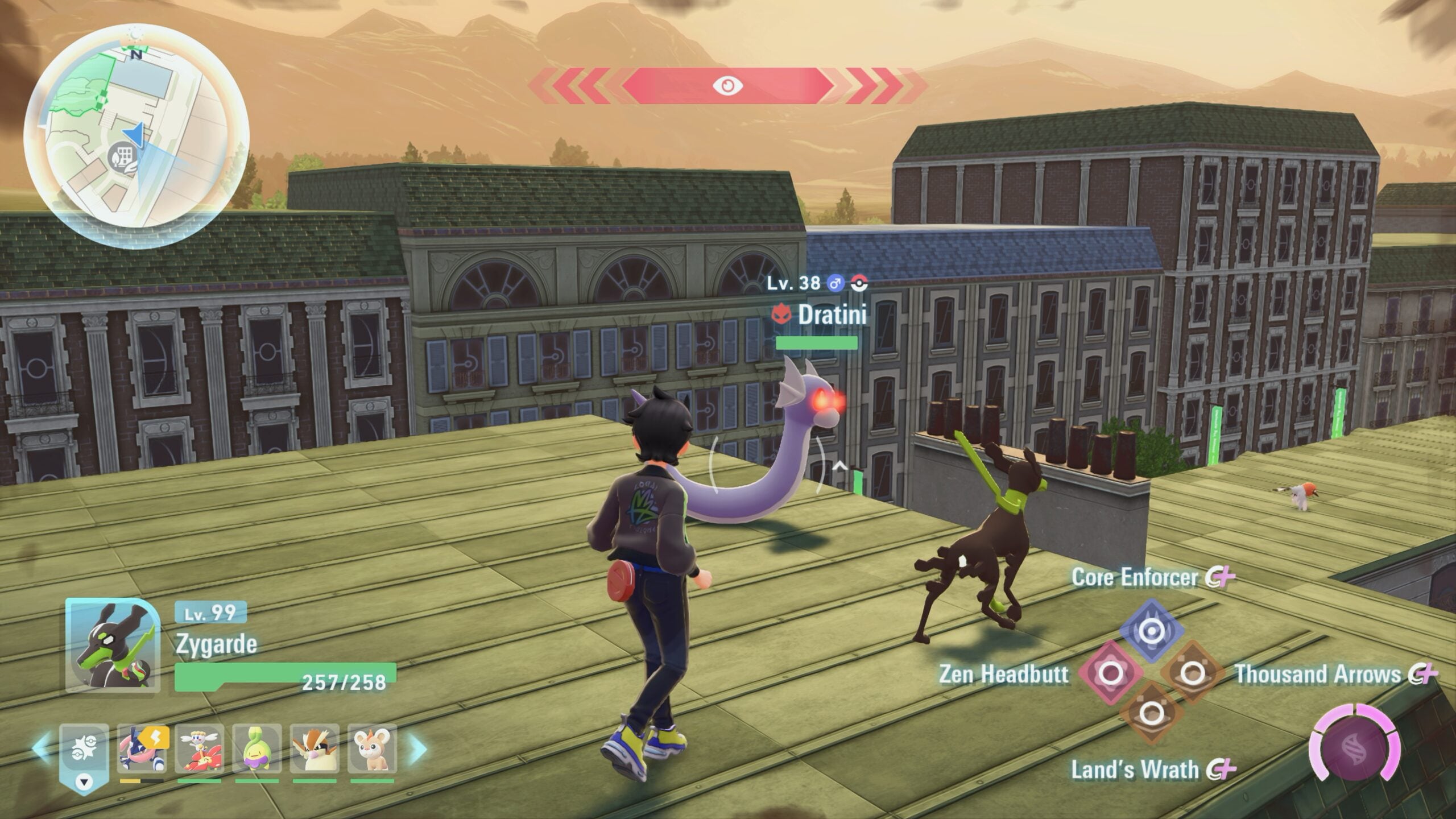Viewport: 1456px width, 819px height.
Task: Pick Litleo from the party bar
Action: coord(372,748)
